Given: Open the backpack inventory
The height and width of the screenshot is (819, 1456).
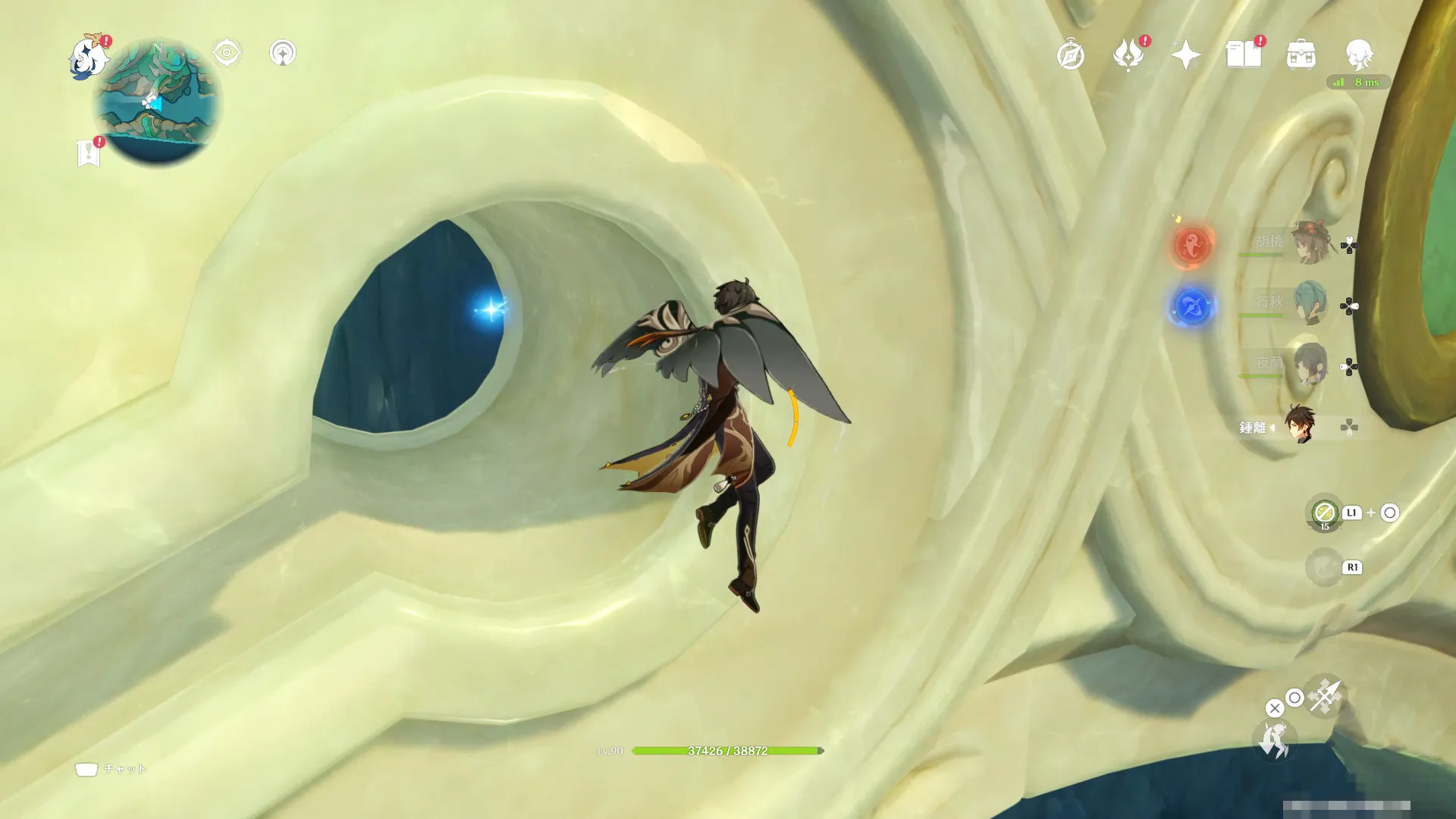Looking at the screenshot, I should click(x=1301, y=55).
